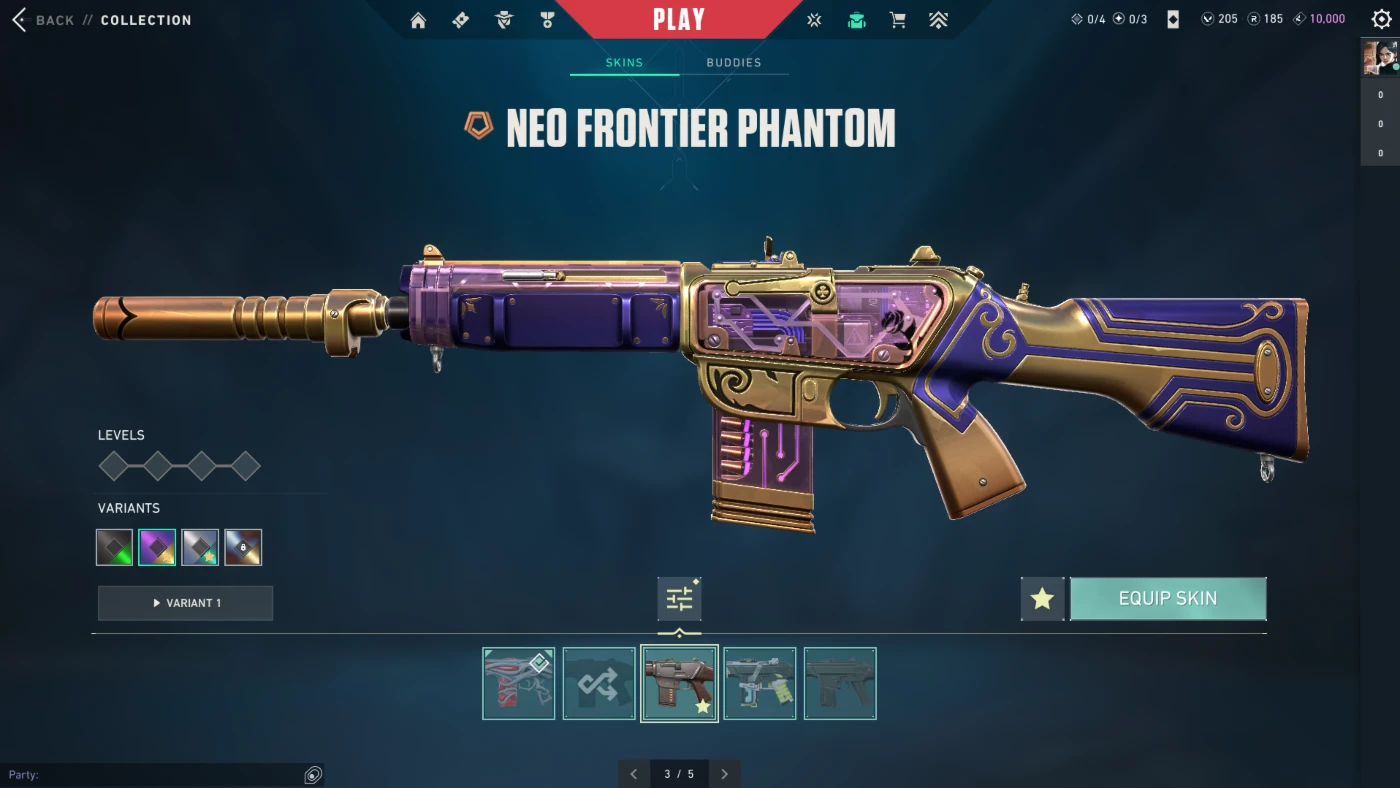Image resolution: width=1400 pixels, height=788 pixels.
Task: Open the shopping cart store
Action: coord(897,20)
